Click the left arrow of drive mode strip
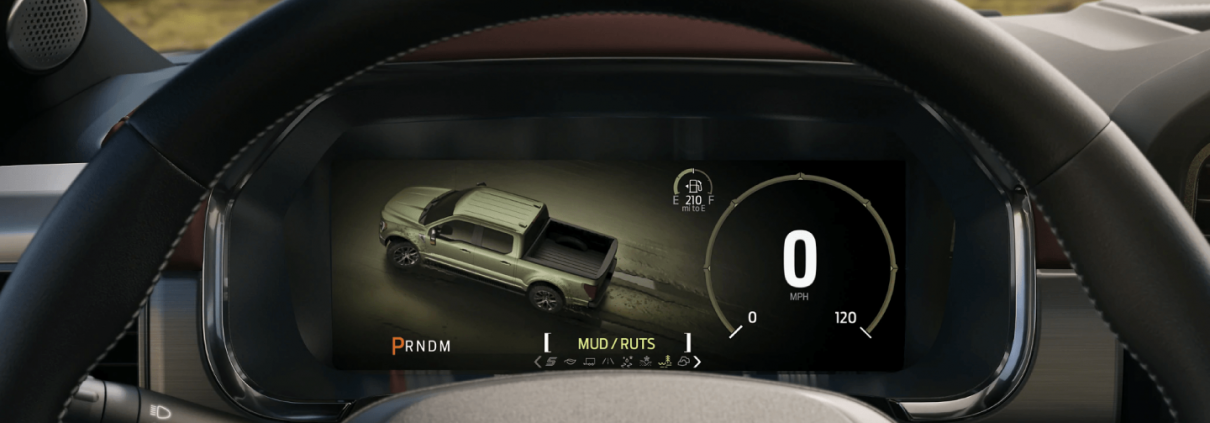1210x423 pixels. (537, 362)
